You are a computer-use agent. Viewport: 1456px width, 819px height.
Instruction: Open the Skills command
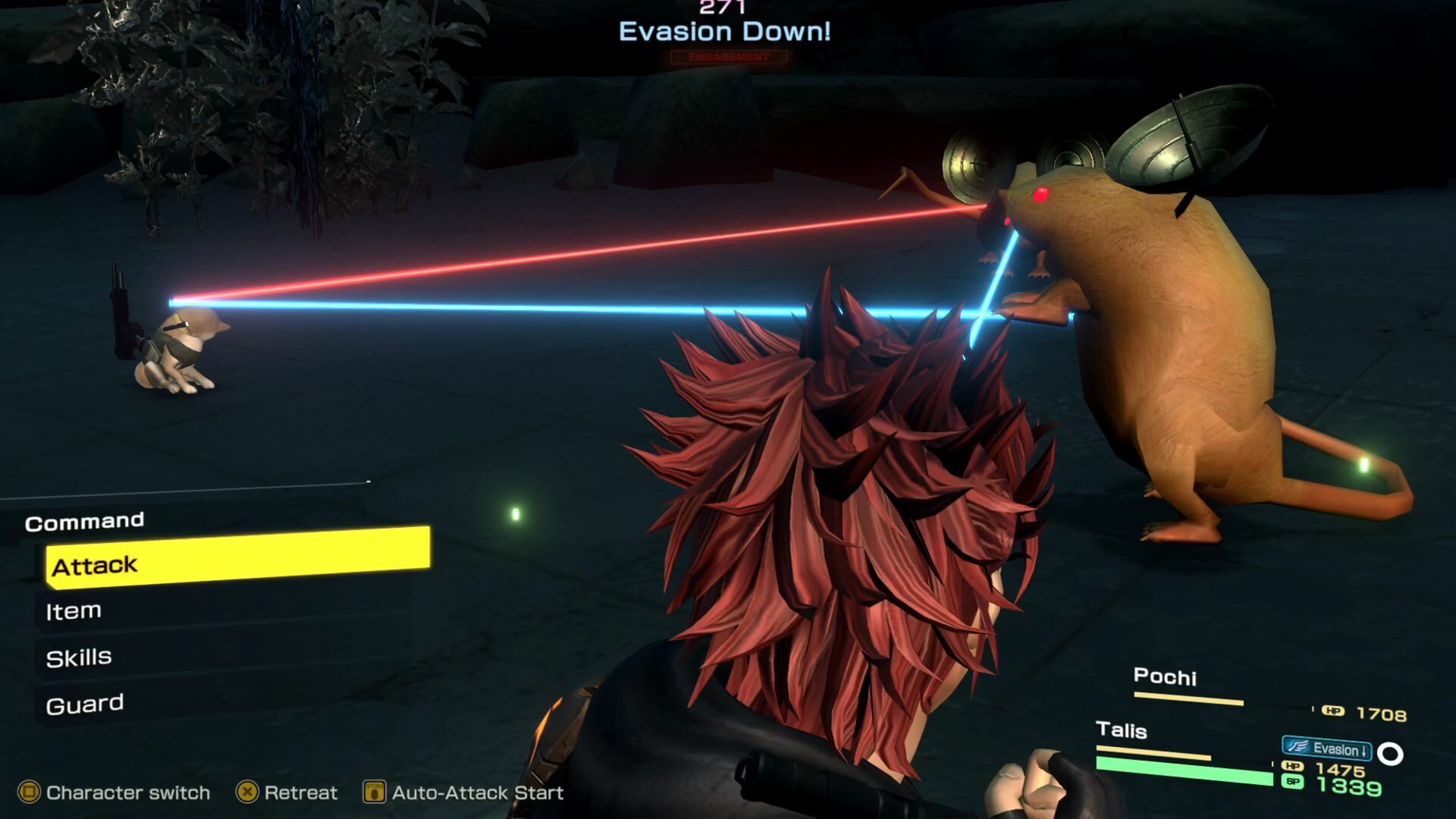coord(79,657)
